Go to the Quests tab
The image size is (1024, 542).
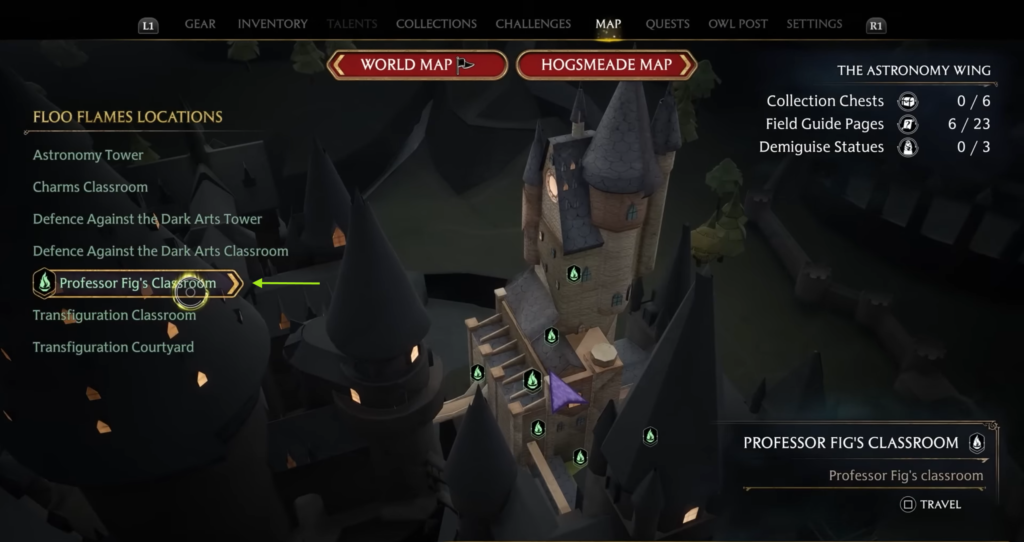(x=667, y=24)
